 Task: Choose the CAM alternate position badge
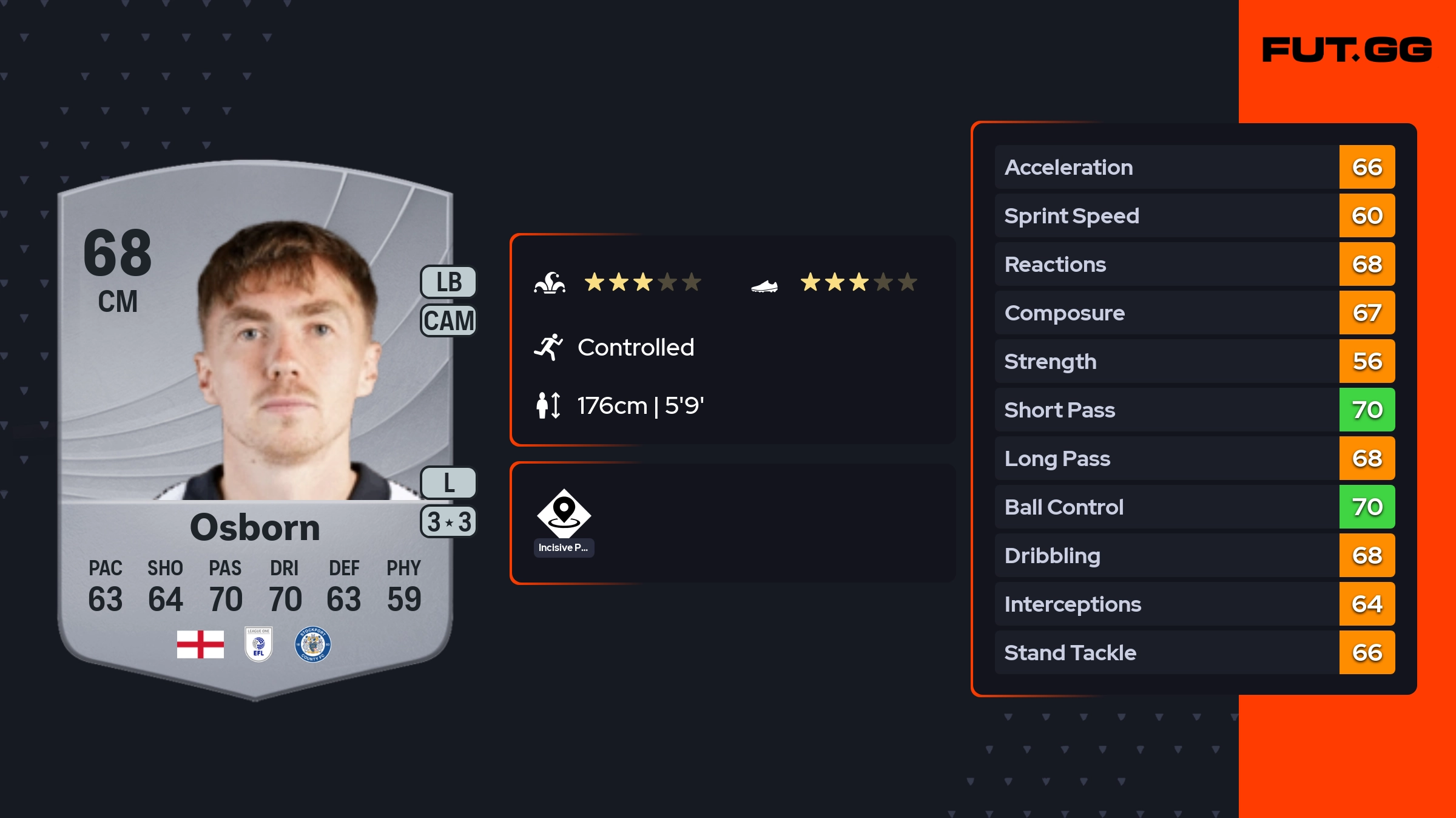pyautogui.click(x=448, y=320)
